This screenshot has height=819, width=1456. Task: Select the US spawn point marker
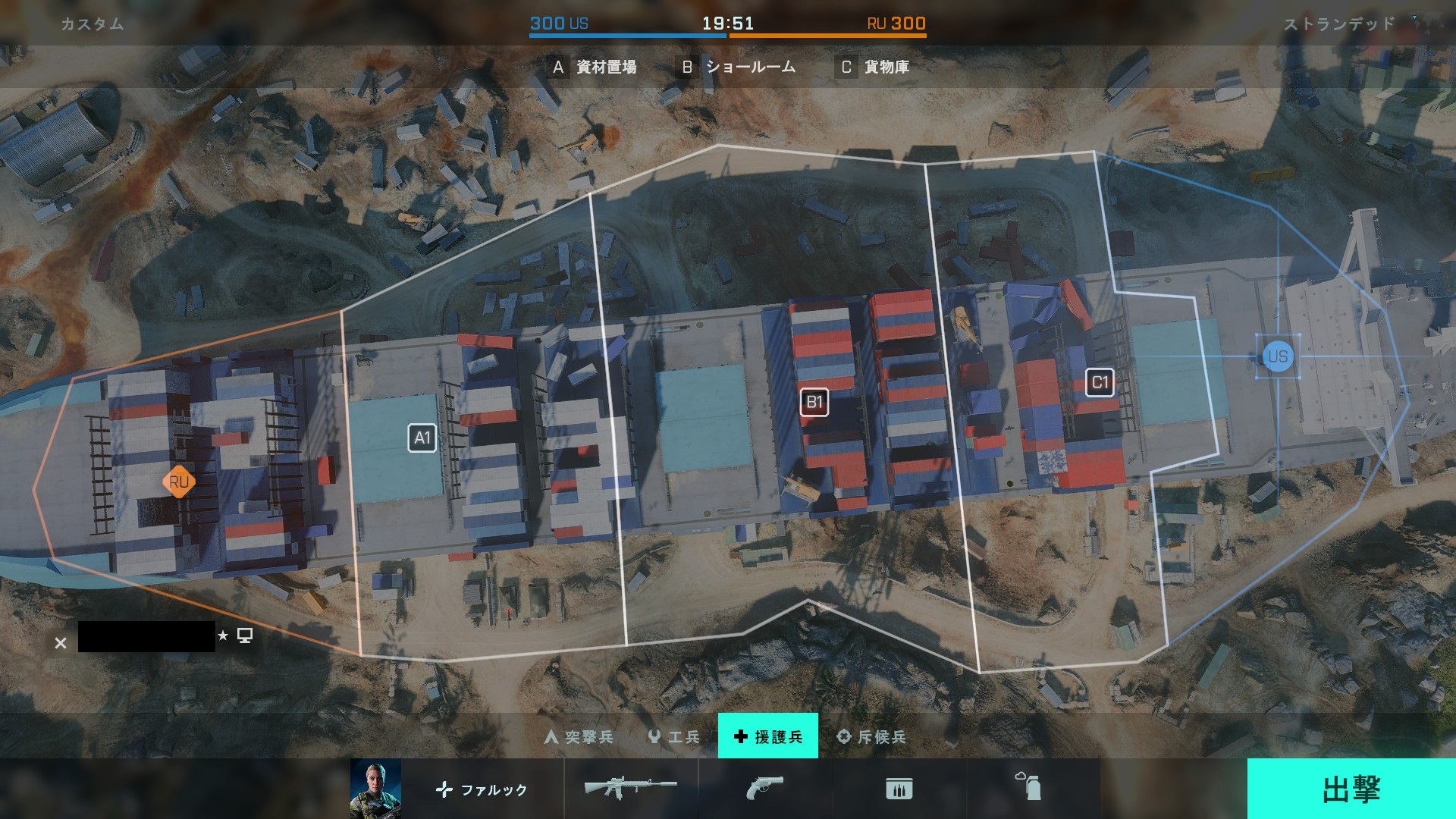(1278, 356)
